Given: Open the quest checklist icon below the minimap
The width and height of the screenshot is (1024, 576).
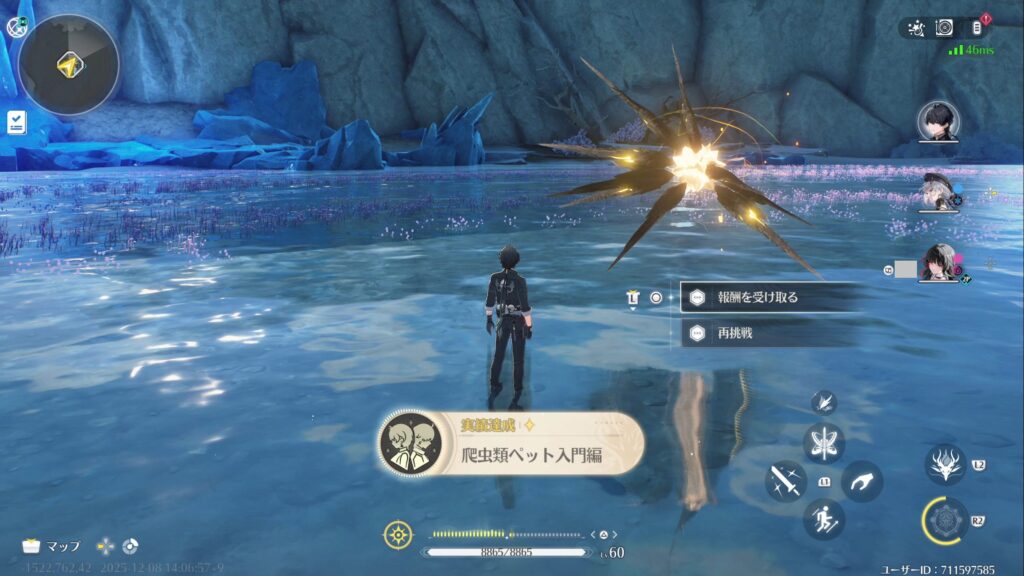Looking at the screenshot, I should tap(15, 122).
